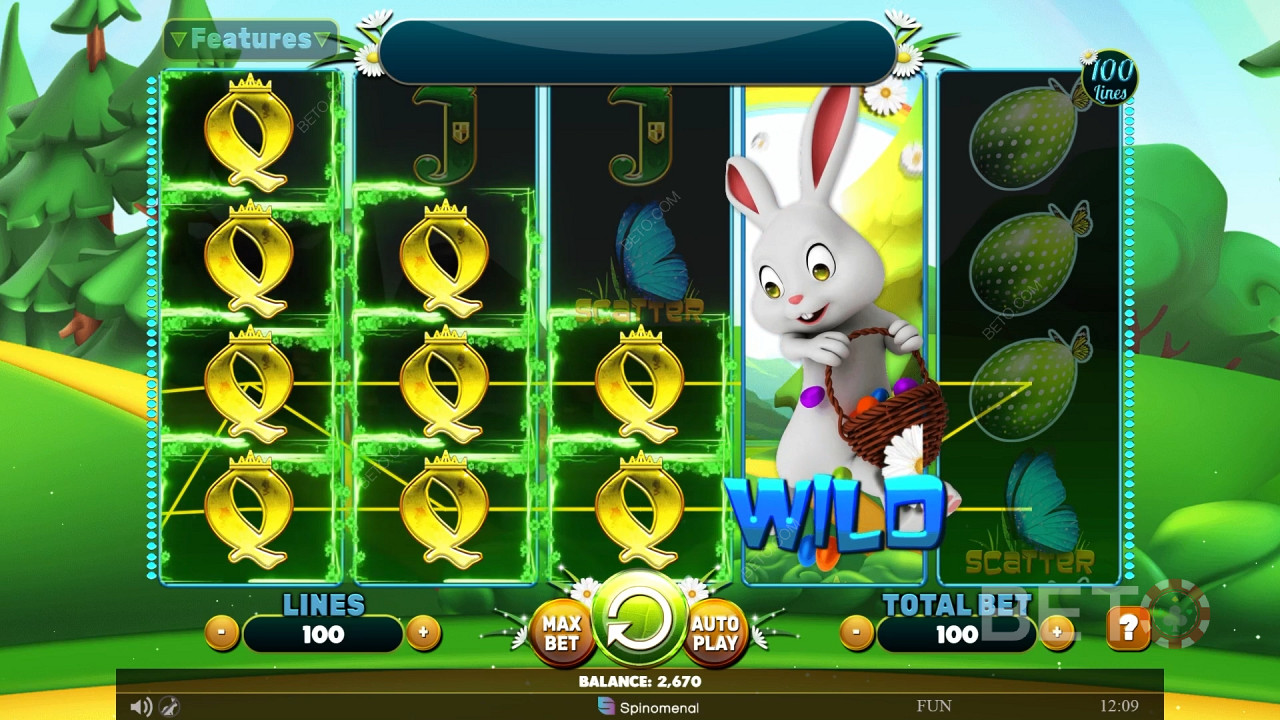
Task: Expand the Features menu
Action: click(x=249, y=40)
